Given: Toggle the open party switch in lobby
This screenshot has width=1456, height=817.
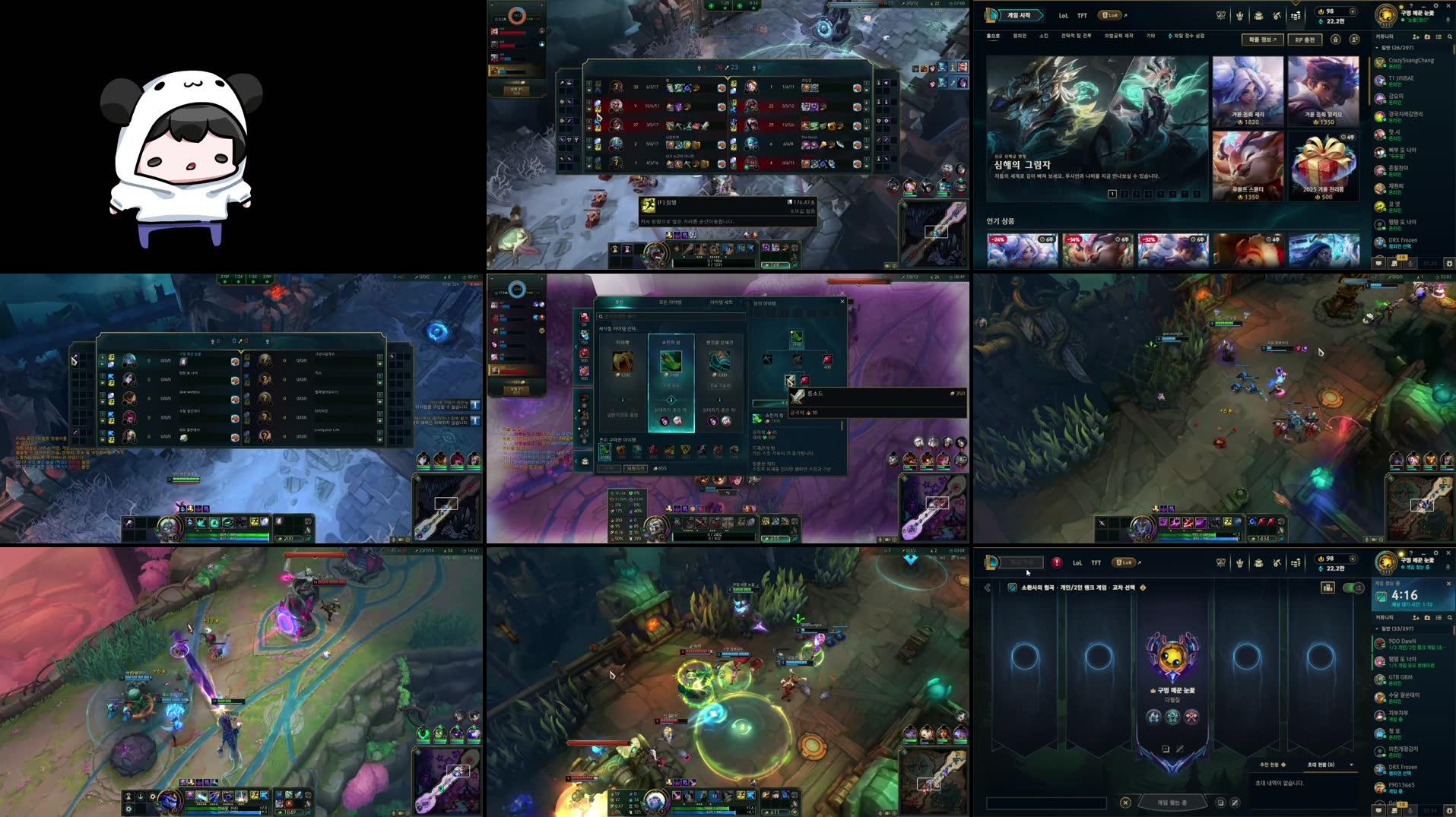Looking at the screenshot, I should [x=1352, y=587].
